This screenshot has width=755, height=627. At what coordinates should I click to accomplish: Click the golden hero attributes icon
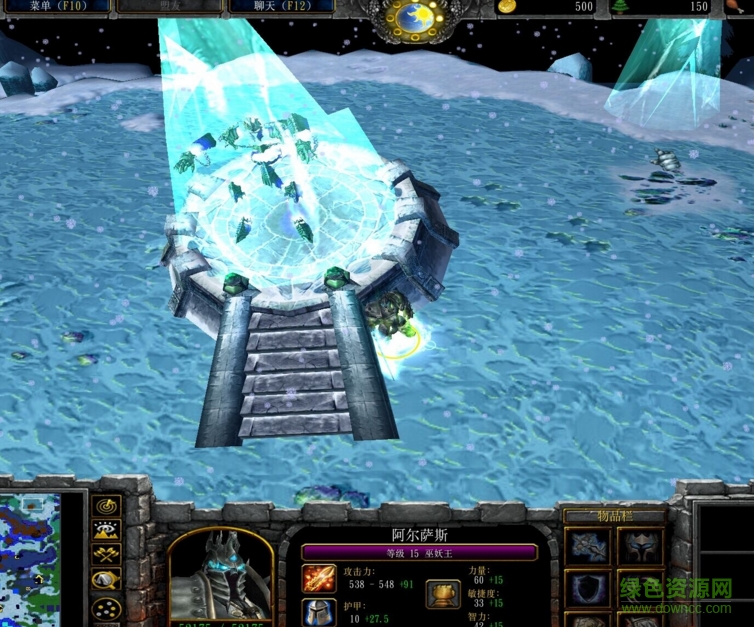coord(443,594)
